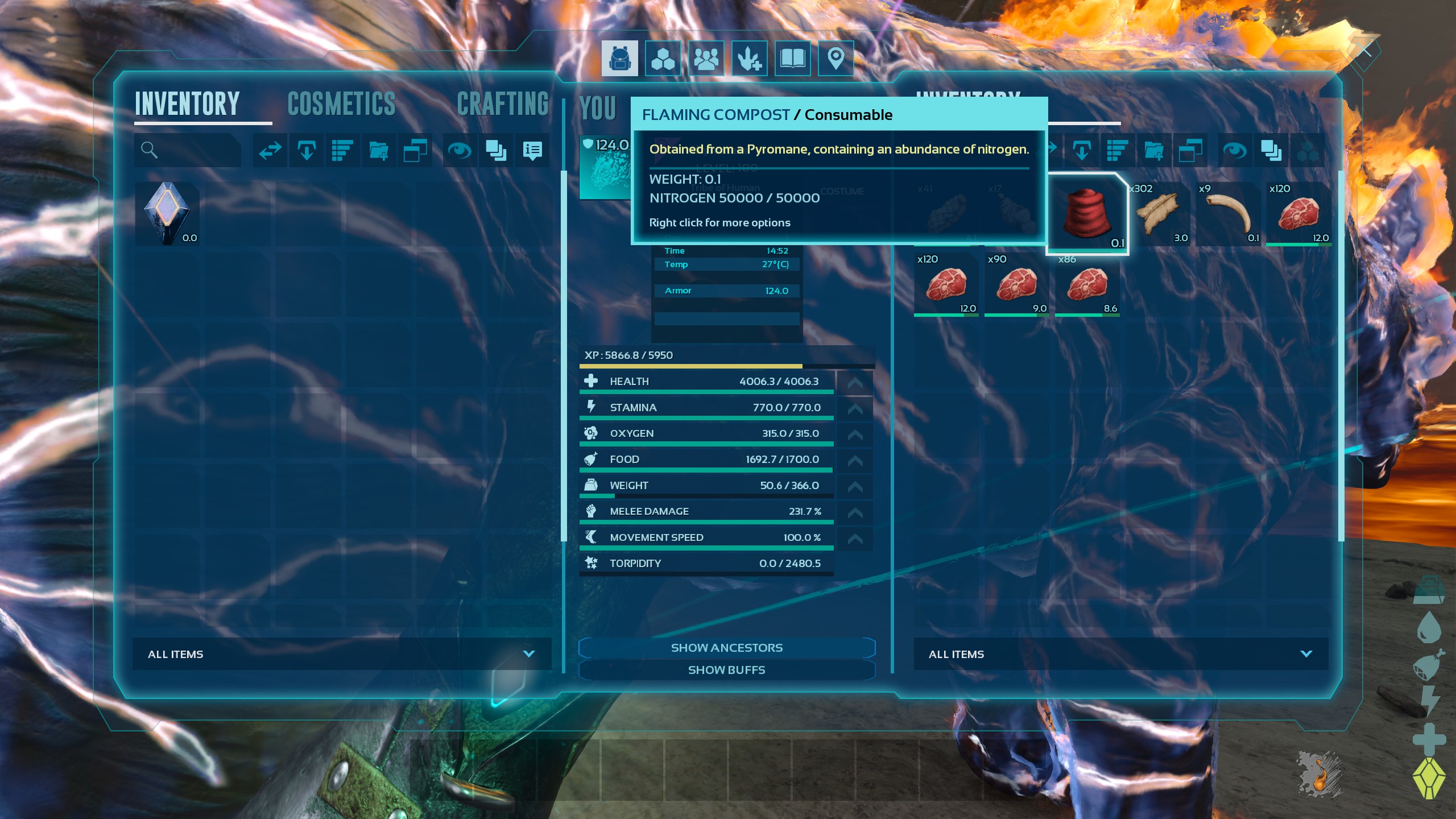Select the Inventory tab
The image size is (1456, 819).
click(187, 105)
